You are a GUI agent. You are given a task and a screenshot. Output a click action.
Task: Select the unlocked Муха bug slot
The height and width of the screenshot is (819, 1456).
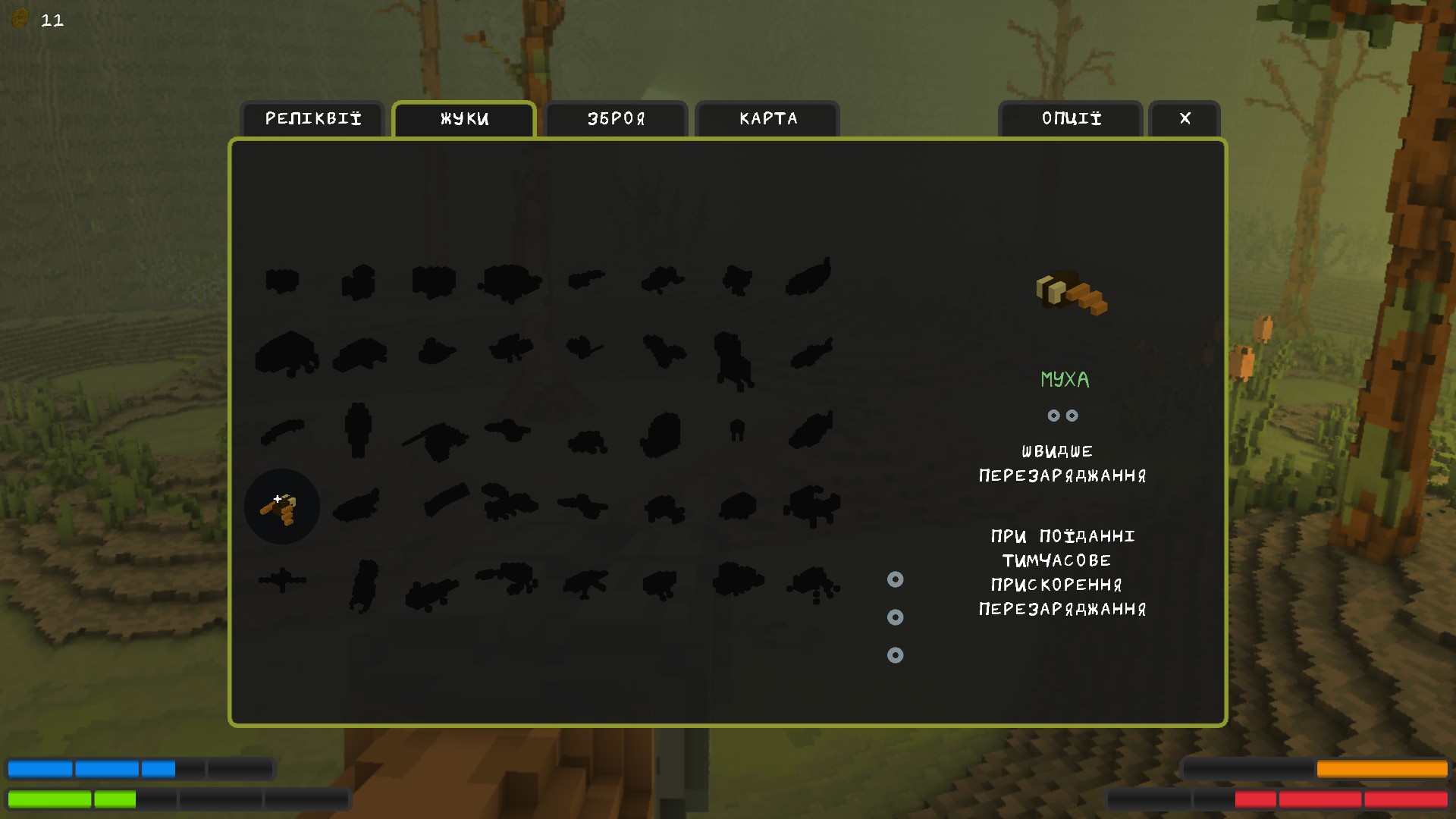pyautogui.click(x=281, y=507)
